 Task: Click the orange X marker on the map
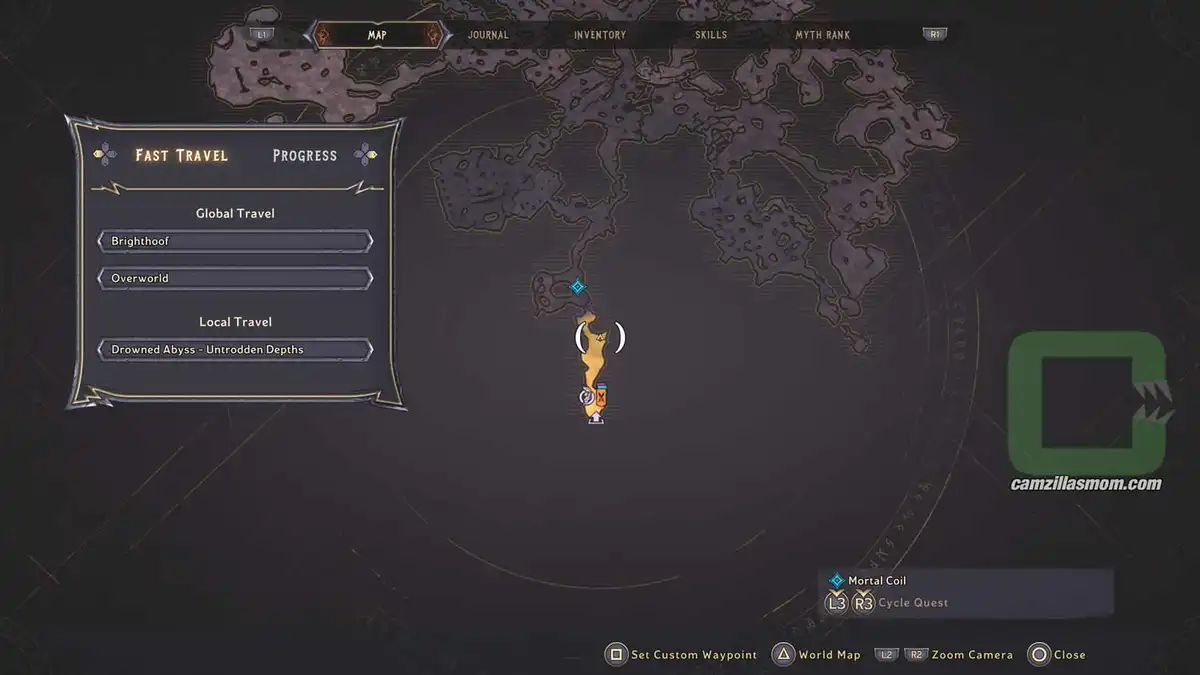(x=601, y=398)
